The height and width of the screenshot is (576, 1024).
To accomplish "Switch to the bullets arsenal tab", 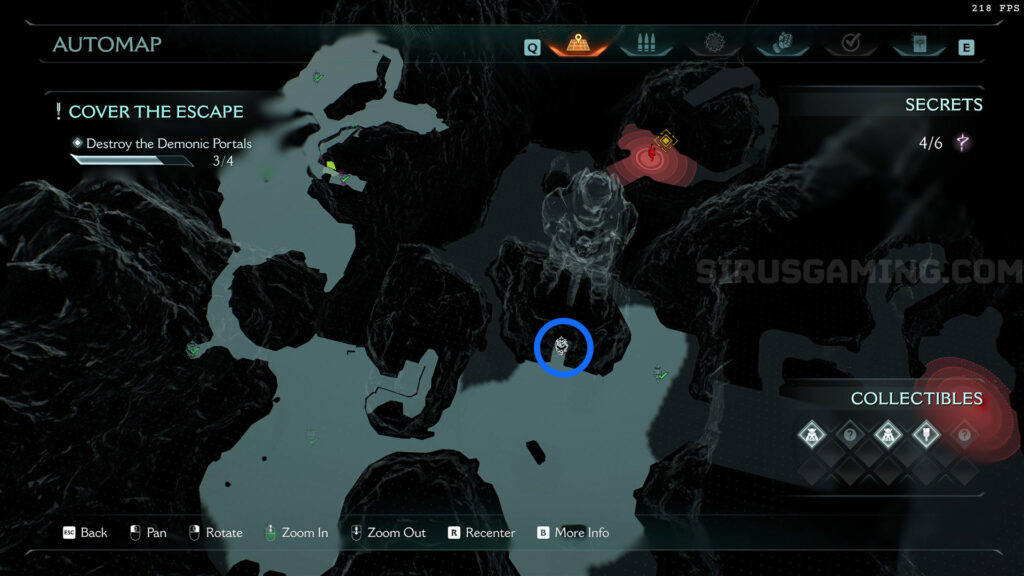I will 641,45.
